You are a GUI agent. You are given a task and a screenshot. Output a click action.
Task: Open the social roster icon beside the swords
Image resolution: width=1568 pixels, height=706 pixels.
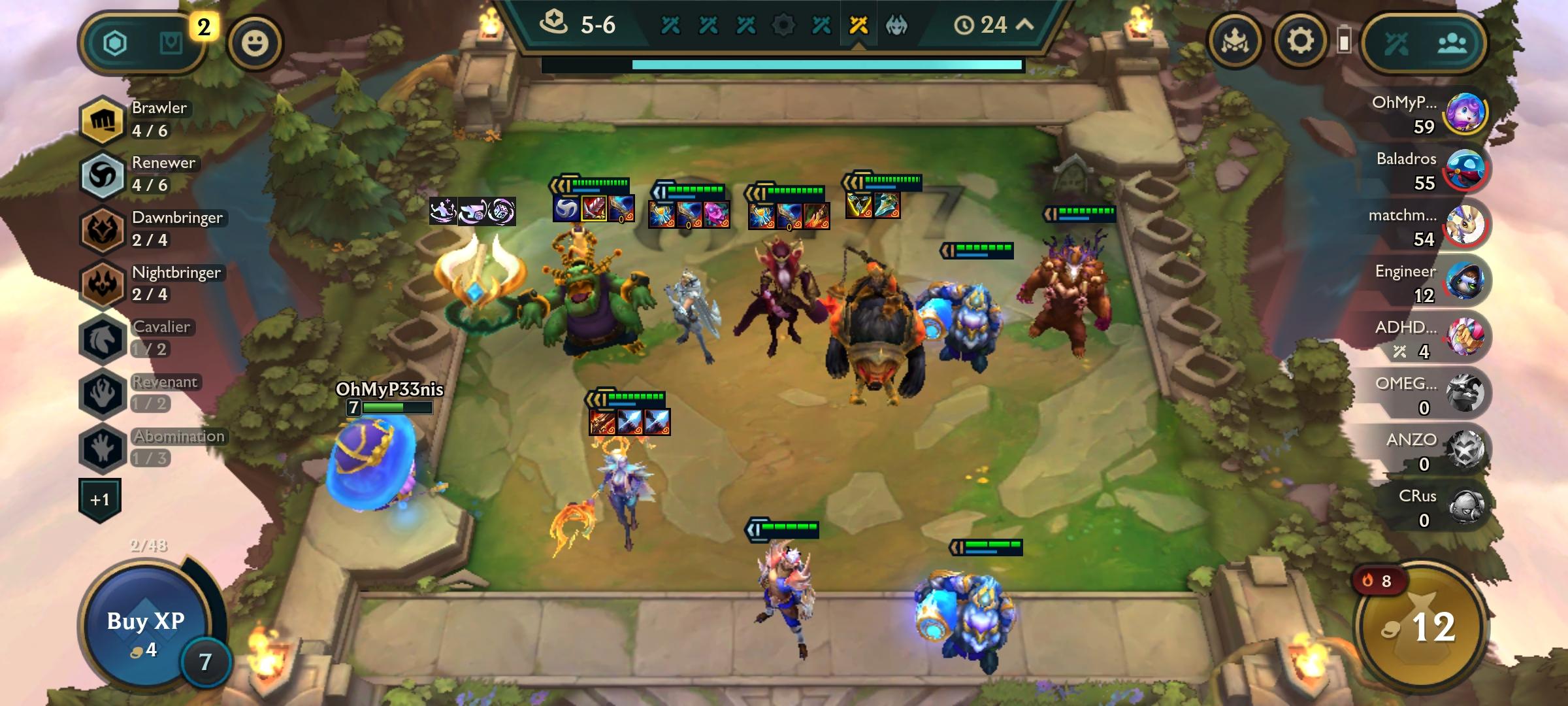tap(1454, 41)
